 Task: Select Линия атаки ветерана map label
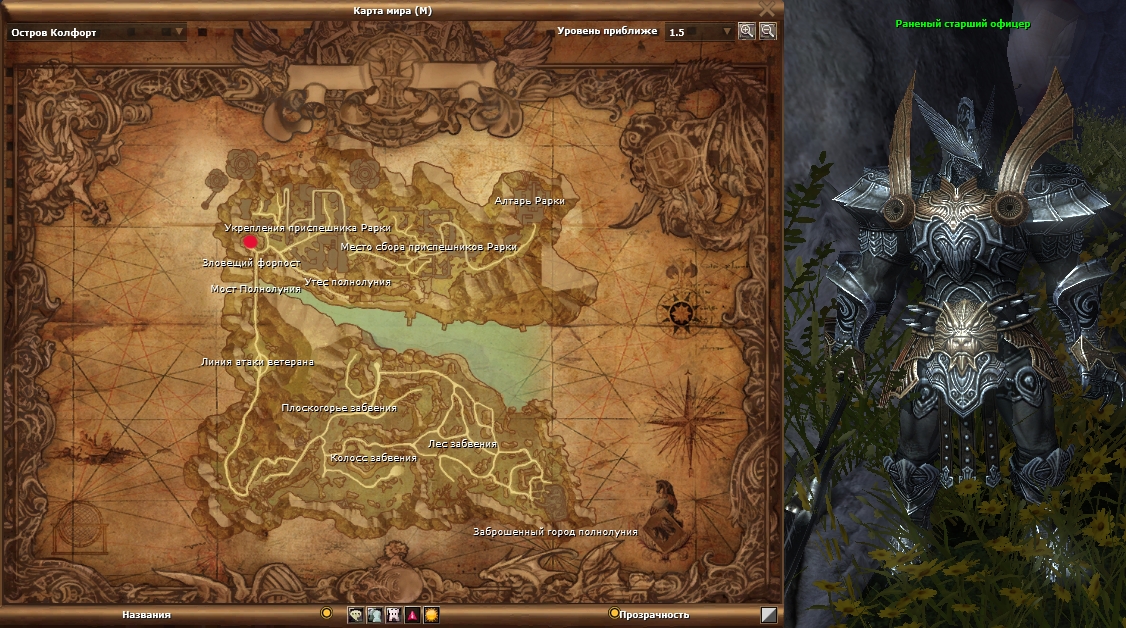pos(258,362)
